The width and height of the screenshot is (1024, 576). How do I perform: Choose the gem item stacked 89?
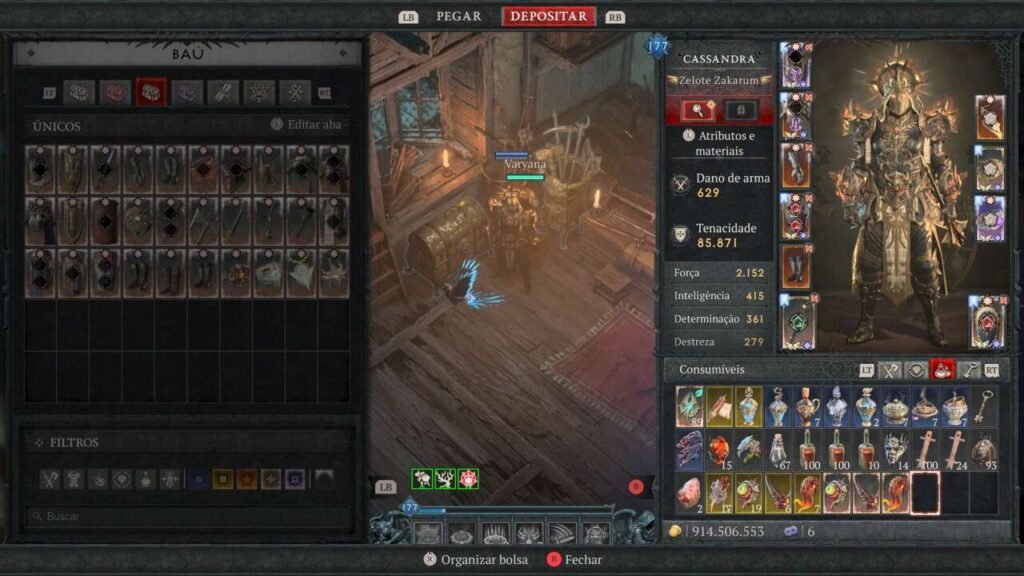coord(689,407)
